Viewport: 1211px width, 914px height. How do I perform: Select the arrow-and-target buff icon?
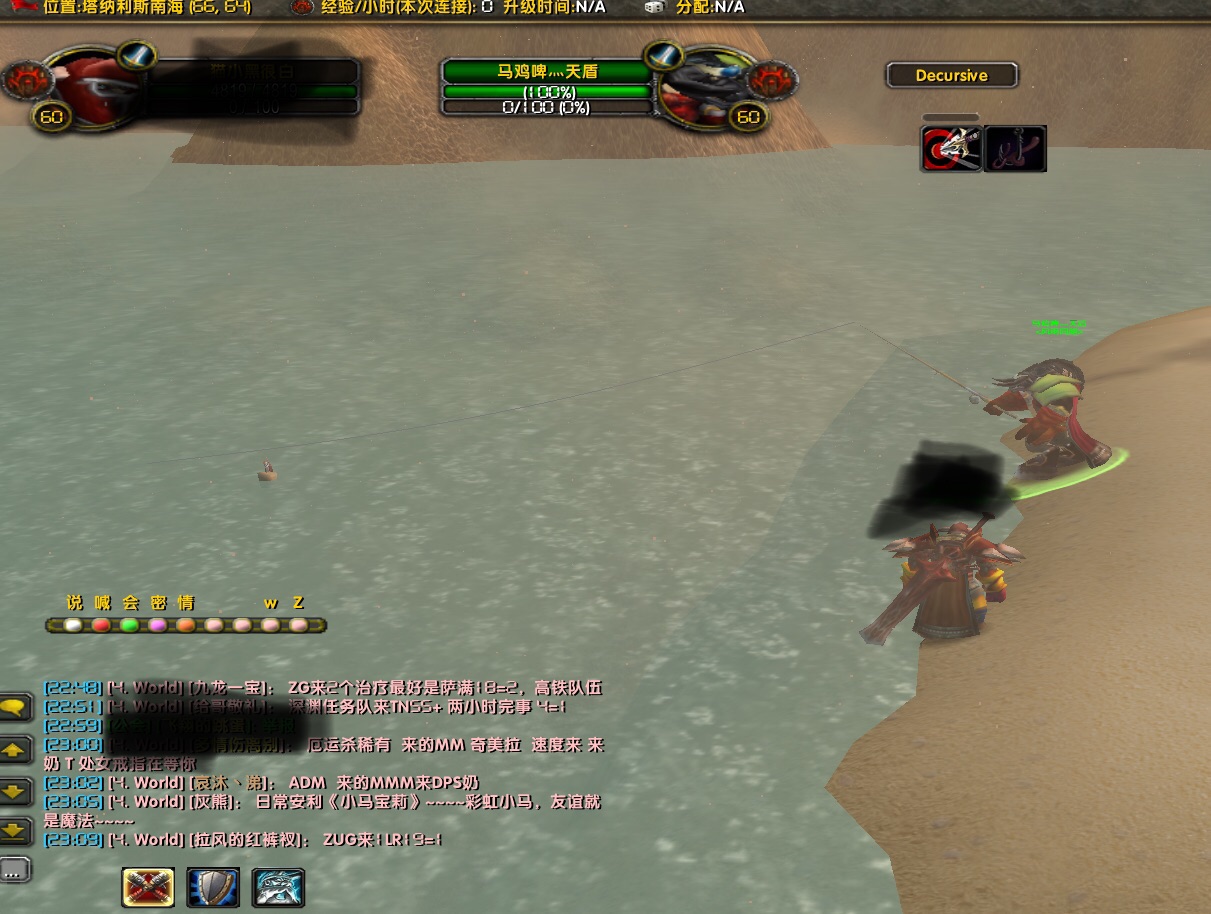(x=951, y=149)
